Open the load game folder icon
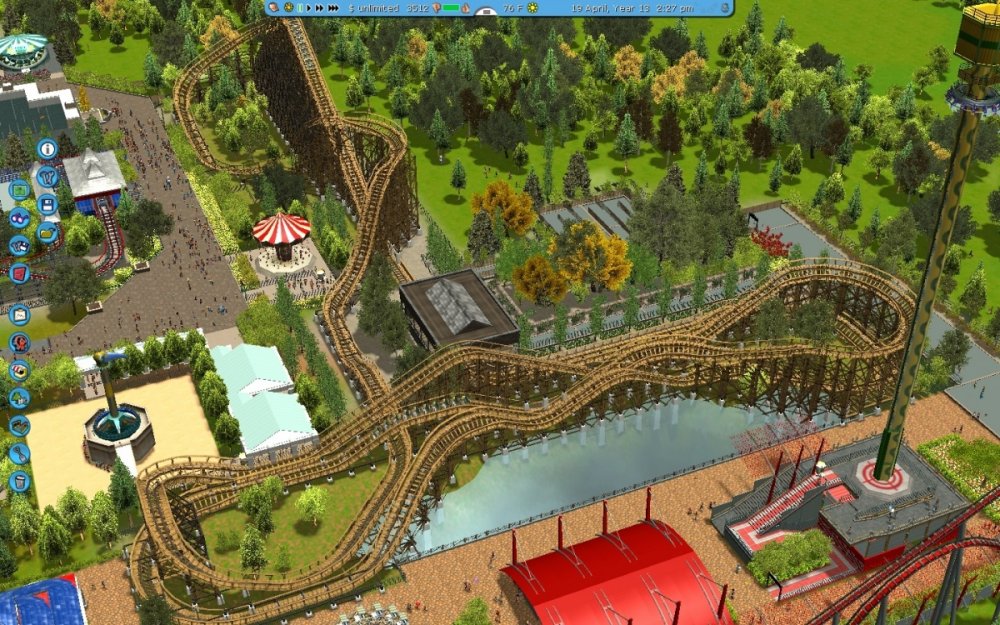The image size is (1000, 625). coord(47,233)
